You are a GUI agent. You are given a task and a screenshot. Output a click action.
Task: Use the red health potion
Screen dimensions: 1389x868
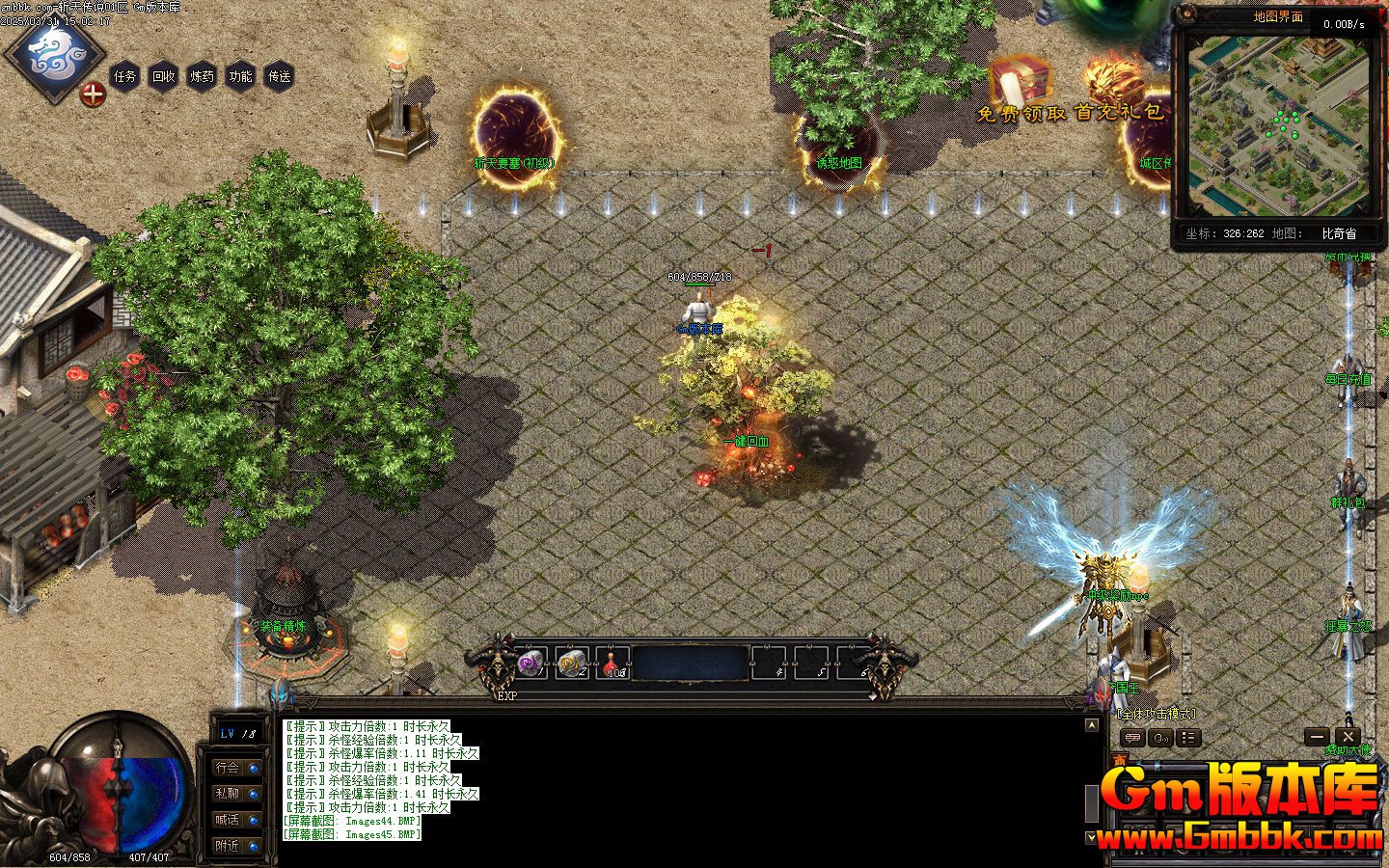coord(613,663)
